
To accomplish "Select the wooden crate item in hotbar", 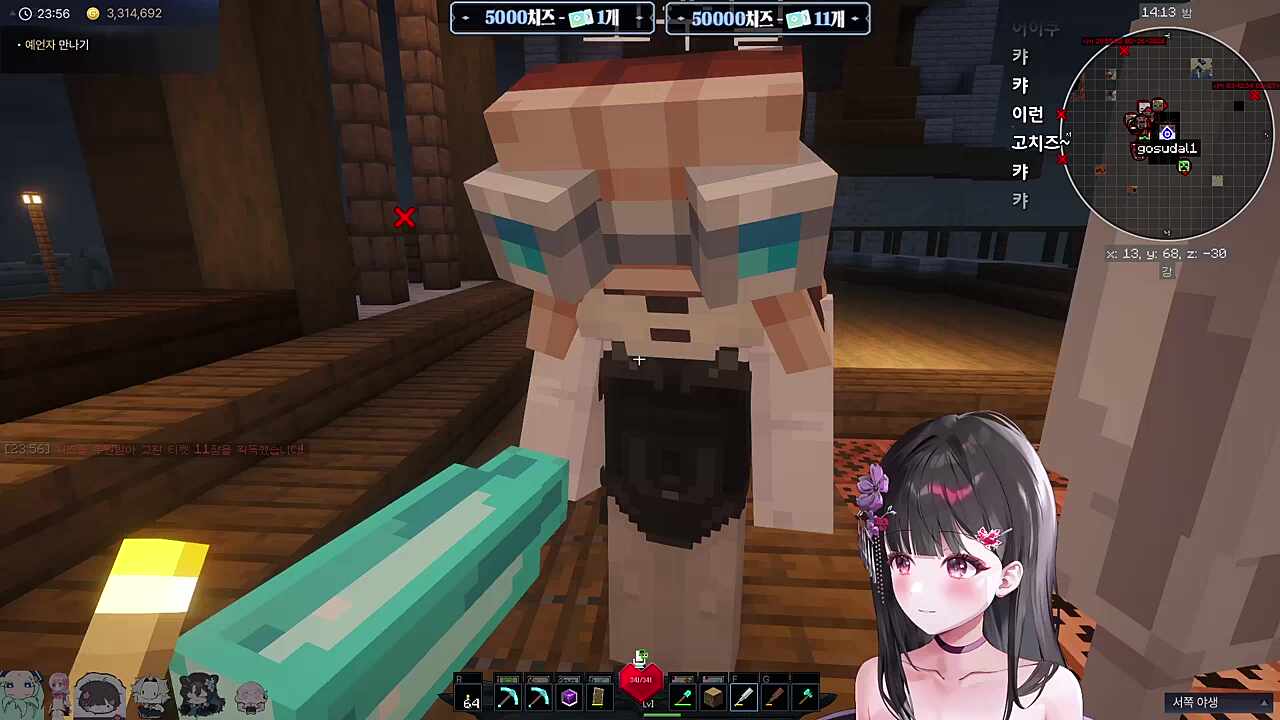I will [712, 695].
